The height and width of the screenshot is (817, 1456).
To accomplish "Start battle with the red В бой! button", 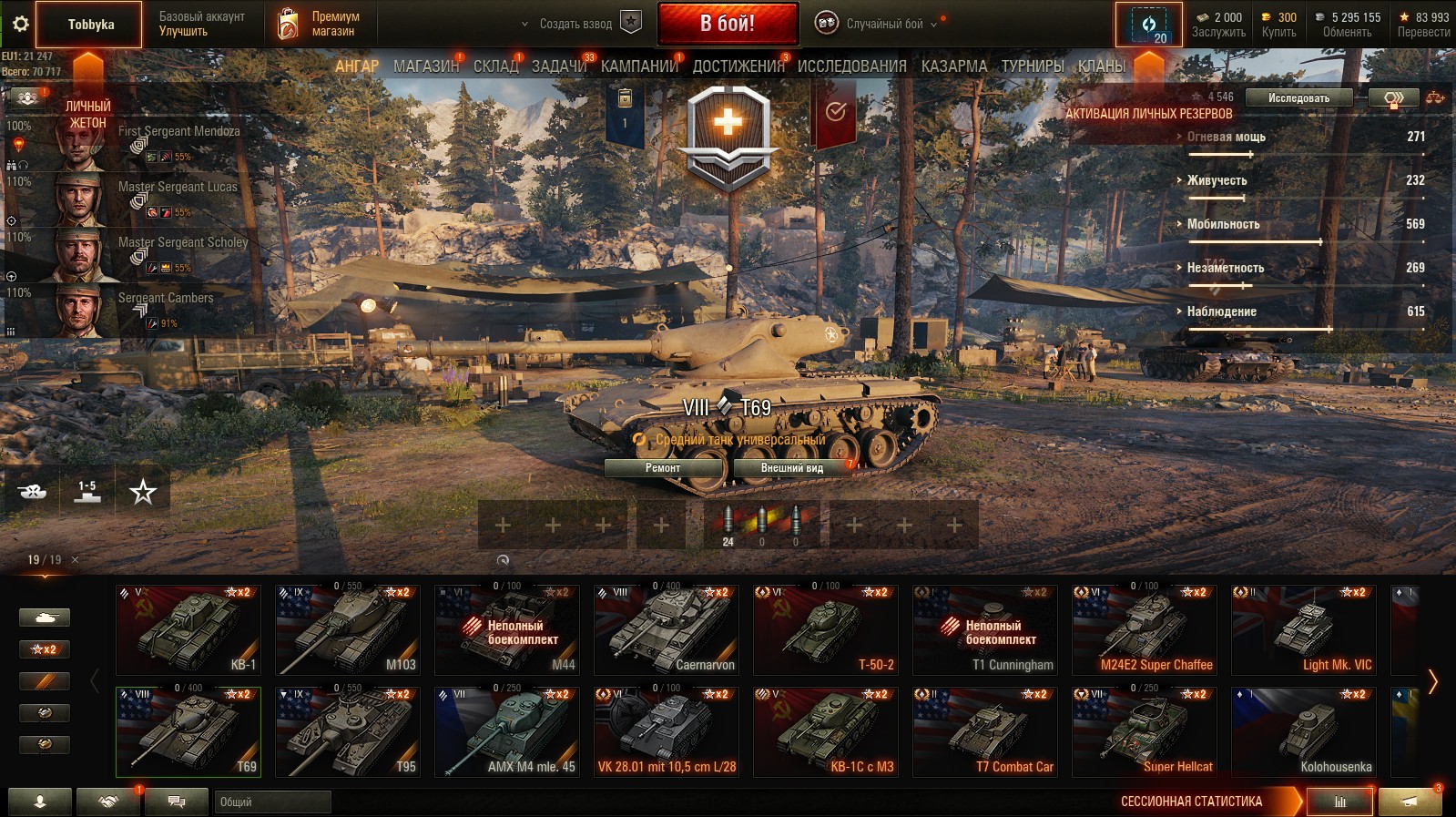I will [728, 24].
